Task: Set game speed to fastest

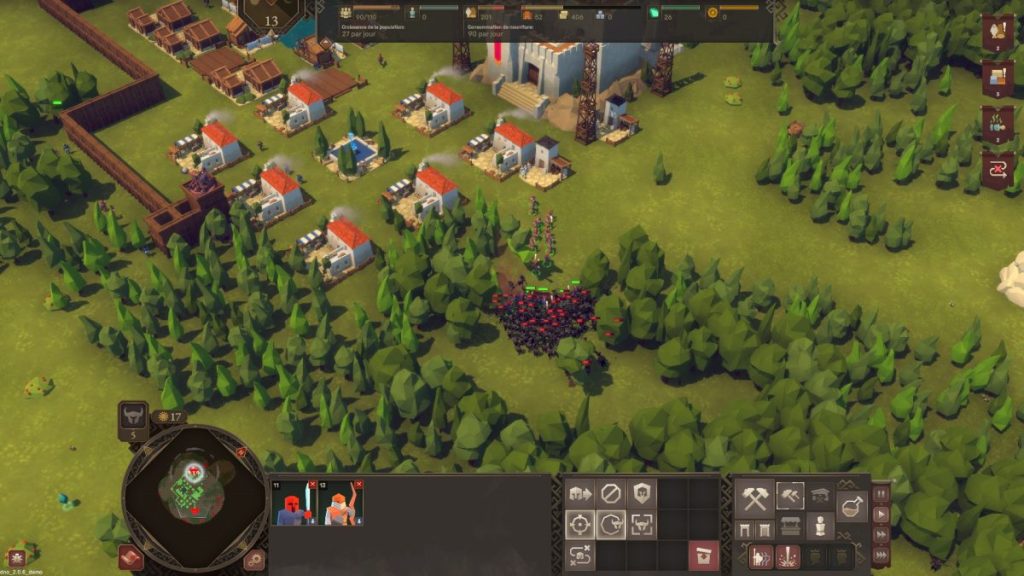Action: point(881,555)
